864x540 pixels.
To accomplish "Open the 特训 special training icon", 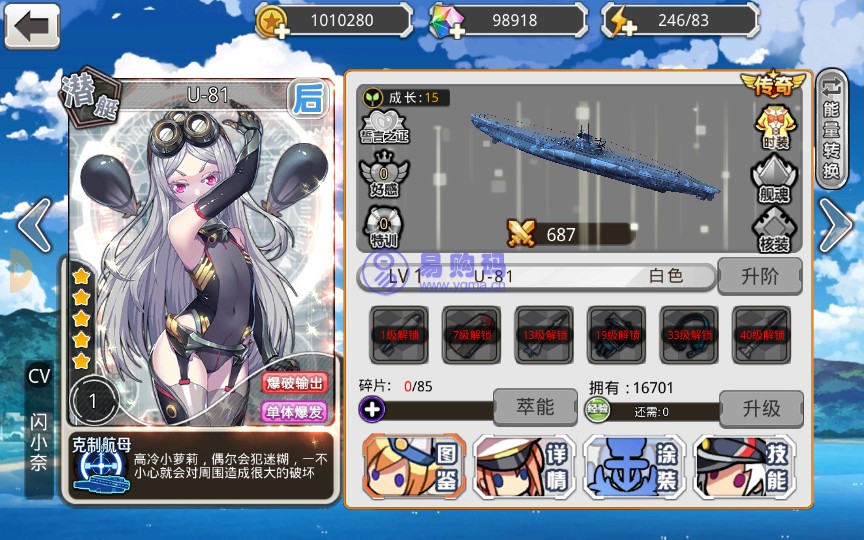I will tap(384, 224).
